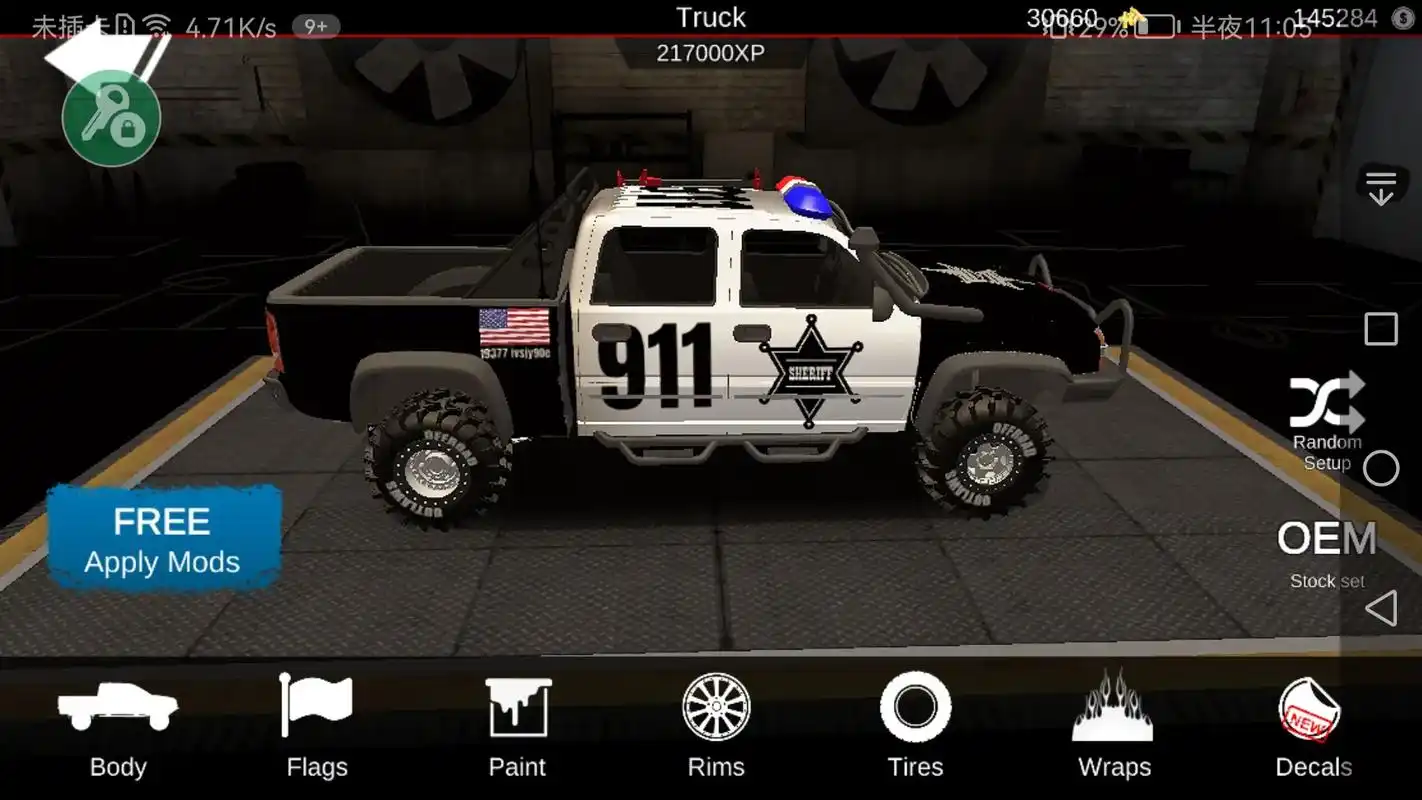Image resolution: width=1422 pixels, height=800 pixels.
Task: Tap the green key and lock icon
Action: 111,119
